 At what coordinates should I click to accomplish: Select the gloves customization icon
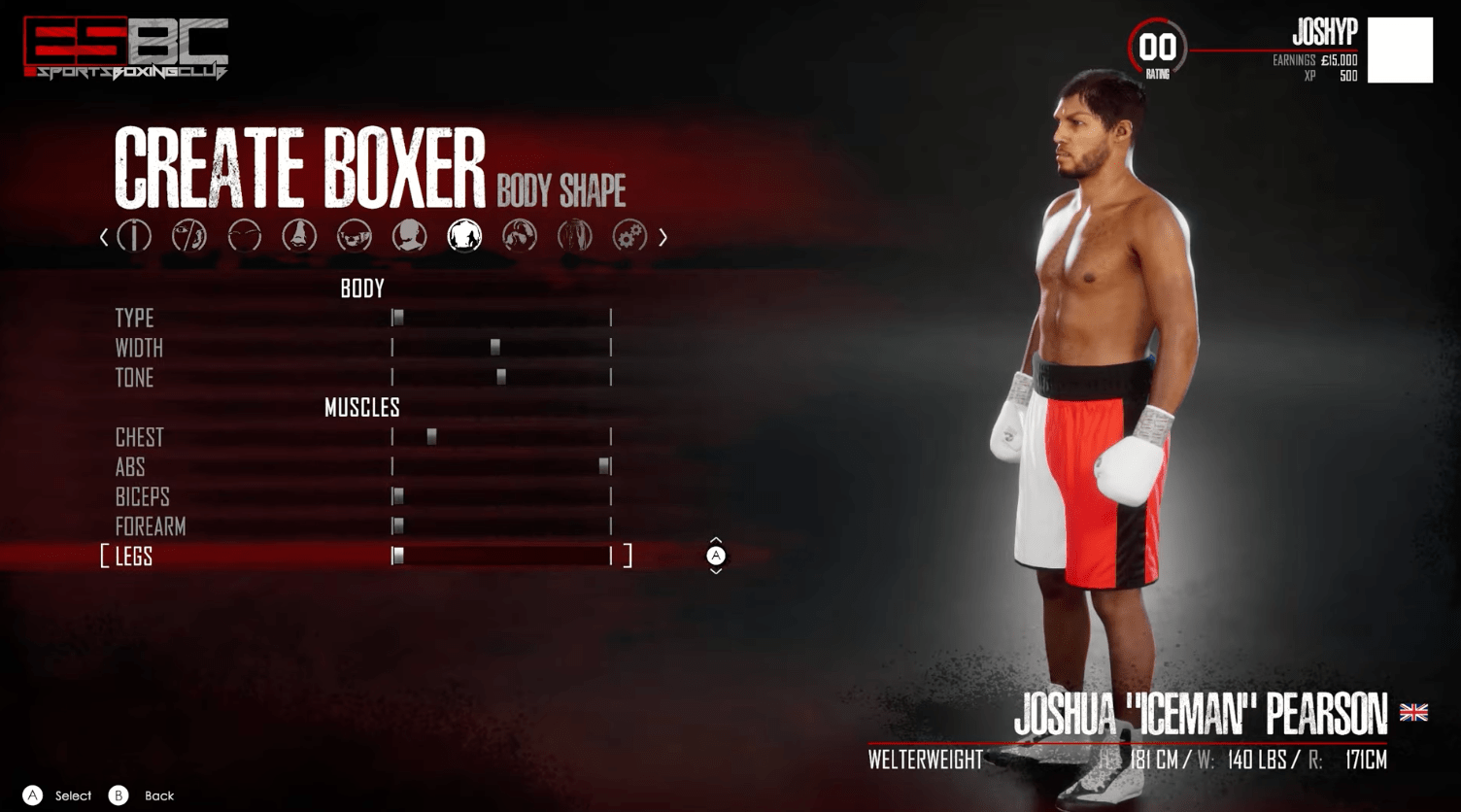(522, 236)
